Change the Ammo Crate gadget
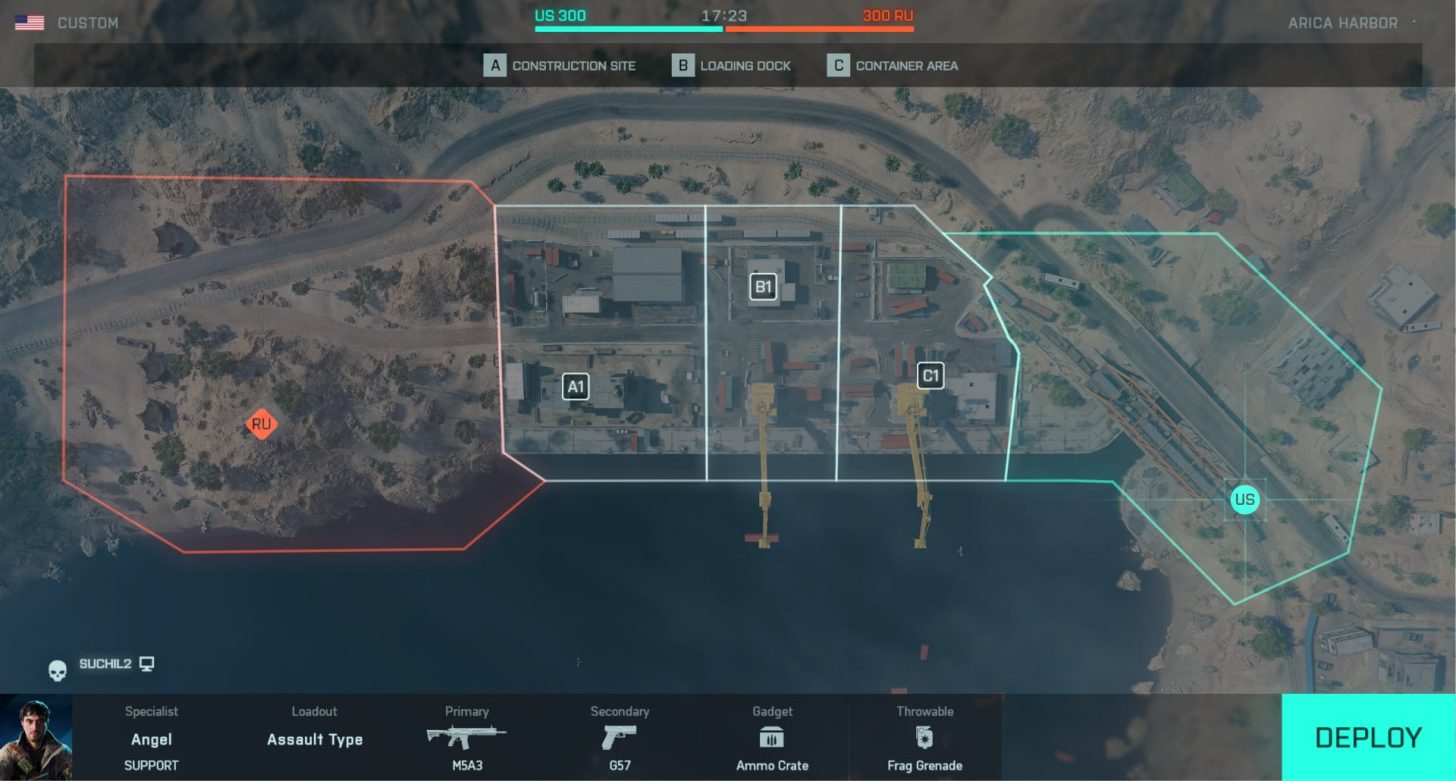1456x781 pixels. click(772, 739)
